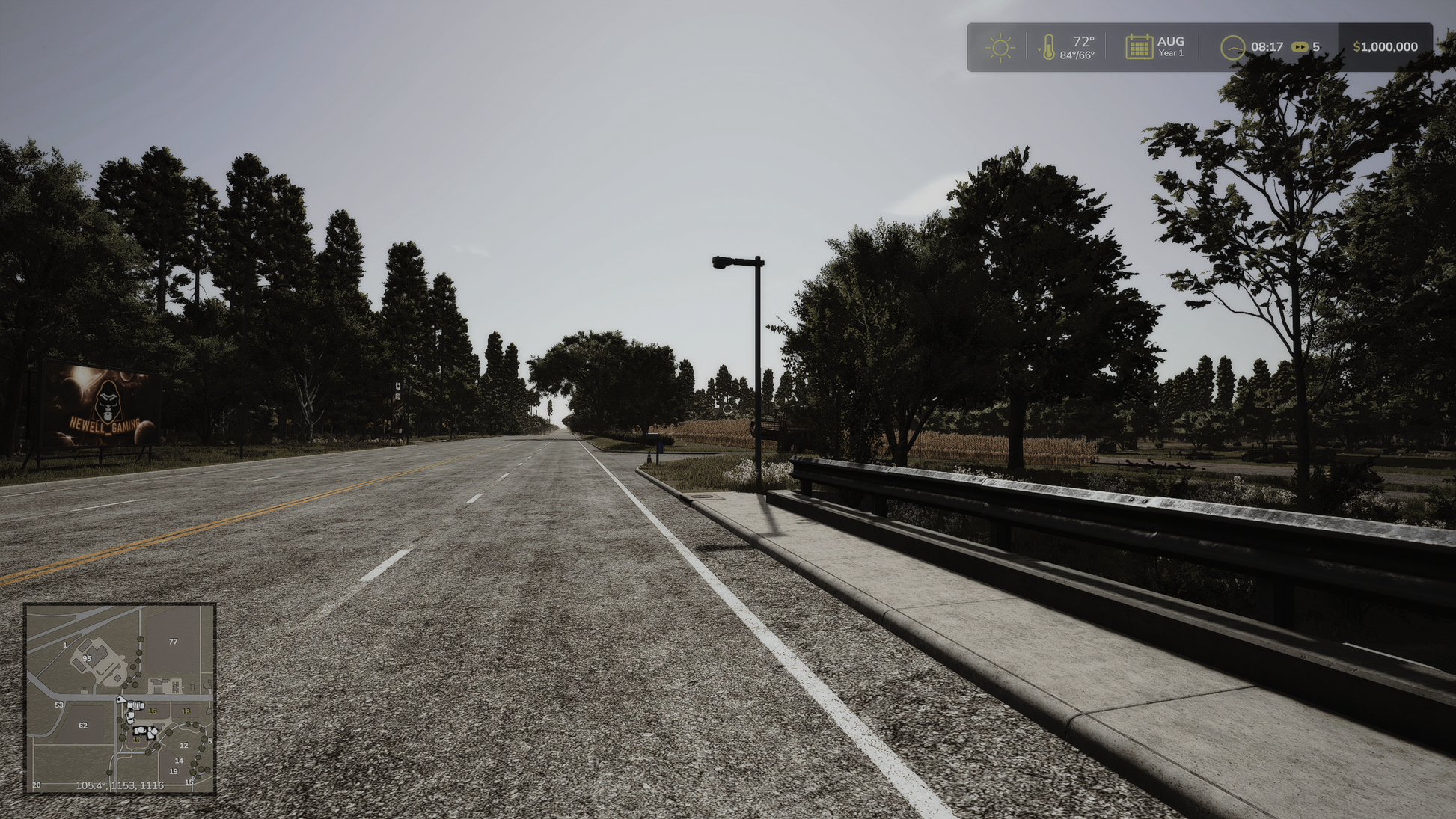Click the sun weather icon
Viewport: 1456px width, 819px height.
pyautogui.click(x=1000, y=47)
